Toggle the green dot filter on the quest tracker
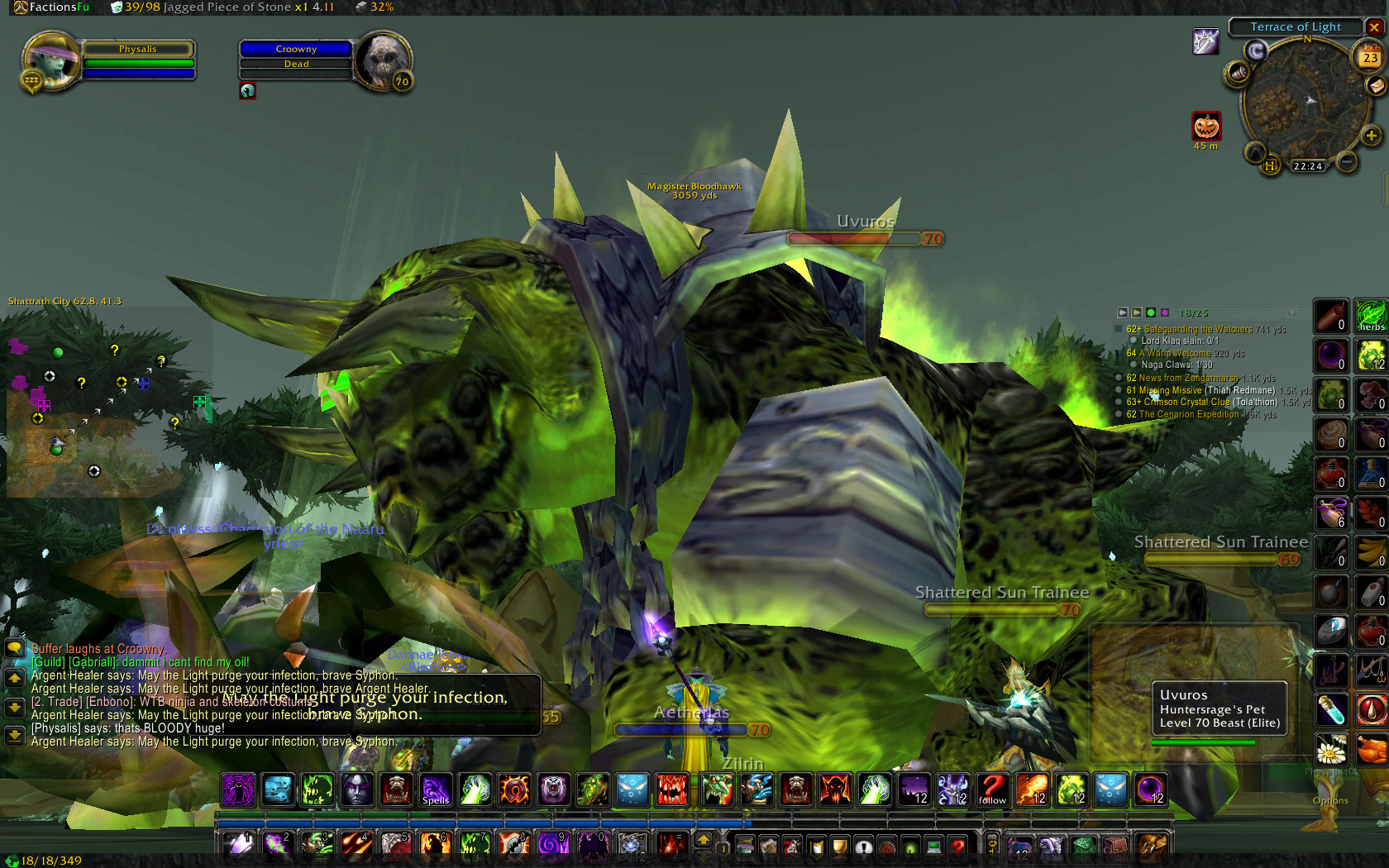 [1152, 313]
